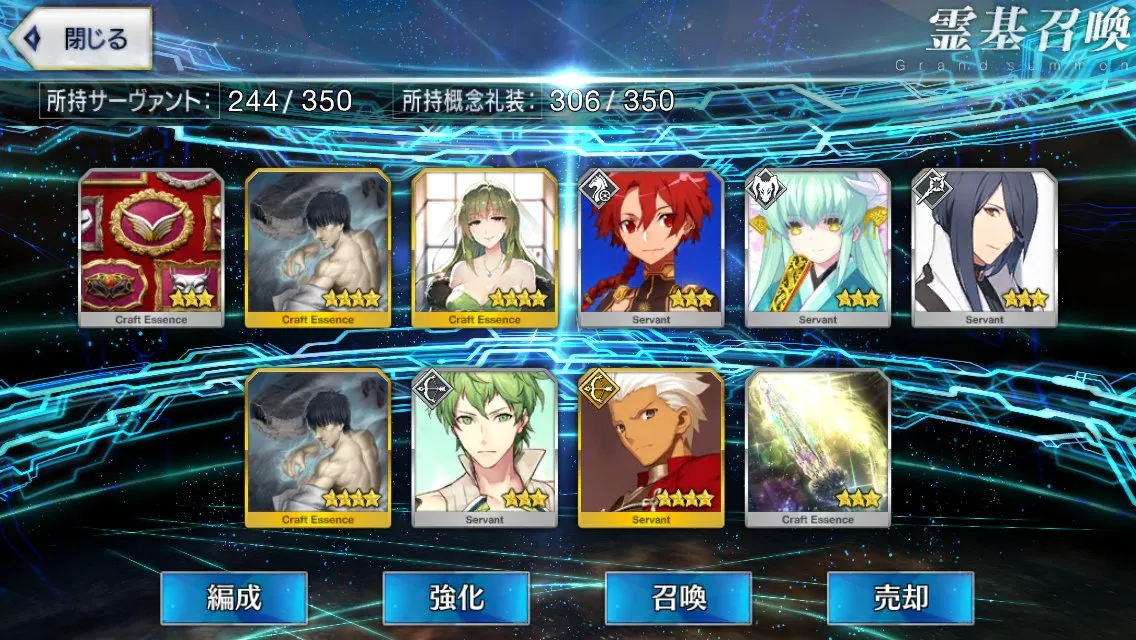1136x640 pixels.
Task: Choose the mint-haired kimono Servant card
Action: (817, 247)
